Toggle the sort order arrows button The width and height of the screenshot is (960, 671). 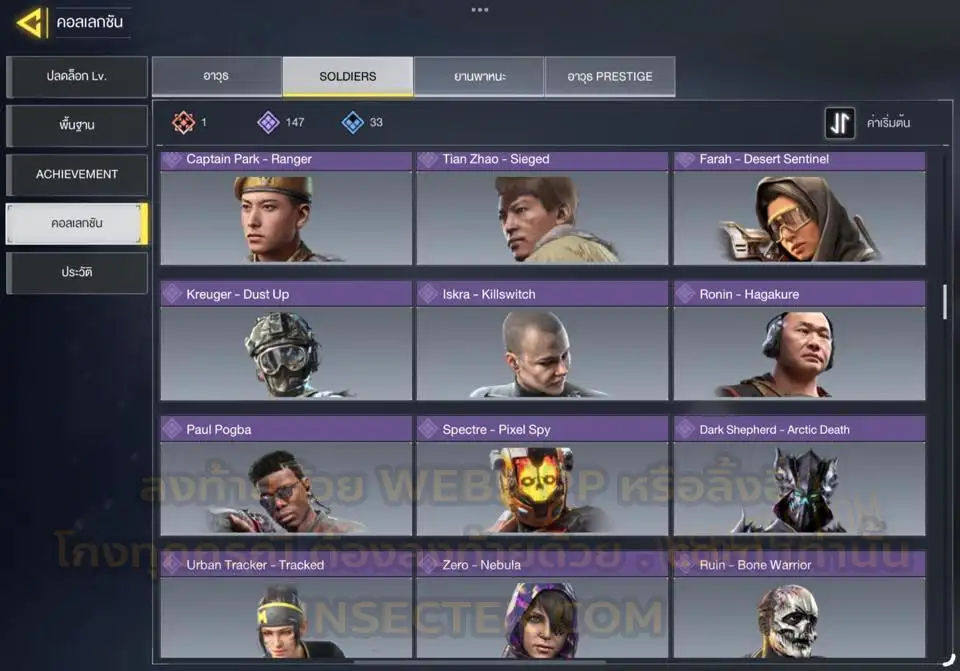[x=840, y=123]
